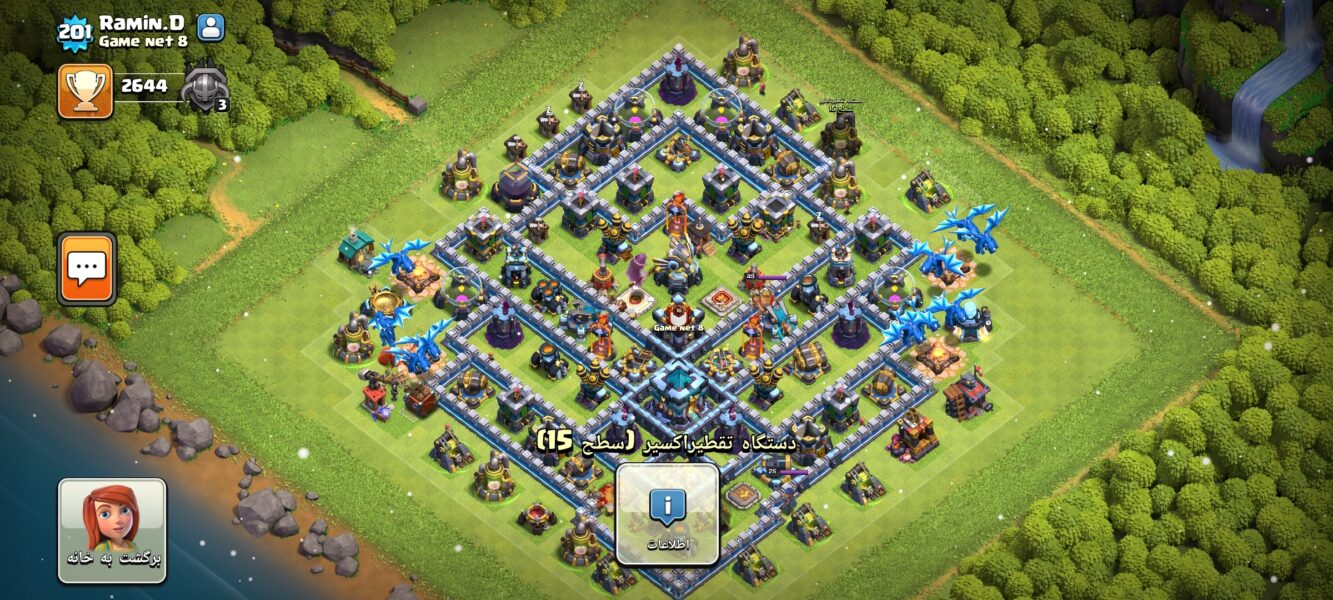Select the level 201 experience badge
The image size is (1333, 600).
click(x=74, y=32)
